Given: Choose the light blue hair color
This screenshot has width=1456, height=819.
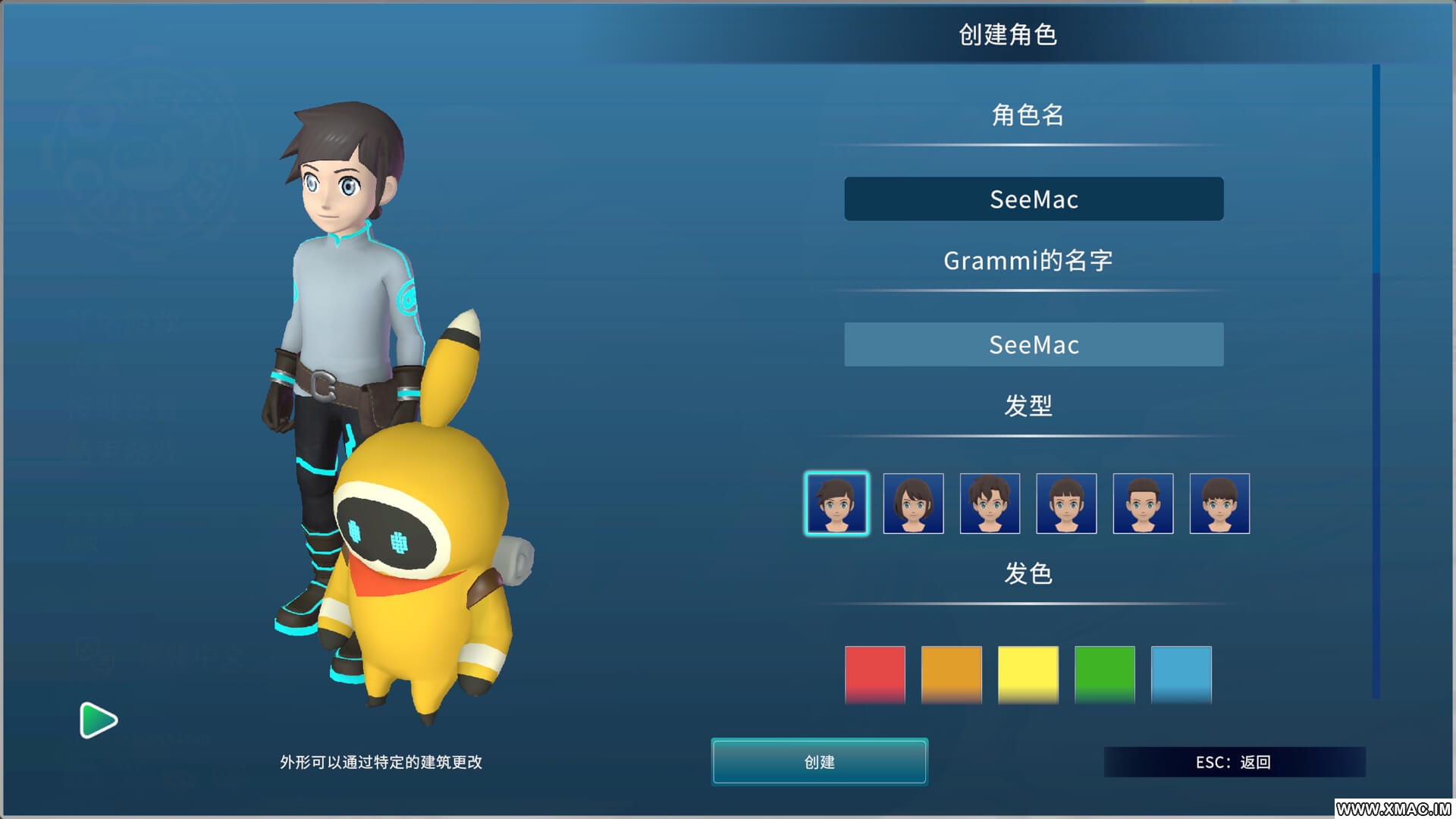Looking at the screenshot, I should click(x=1181, y=674).
